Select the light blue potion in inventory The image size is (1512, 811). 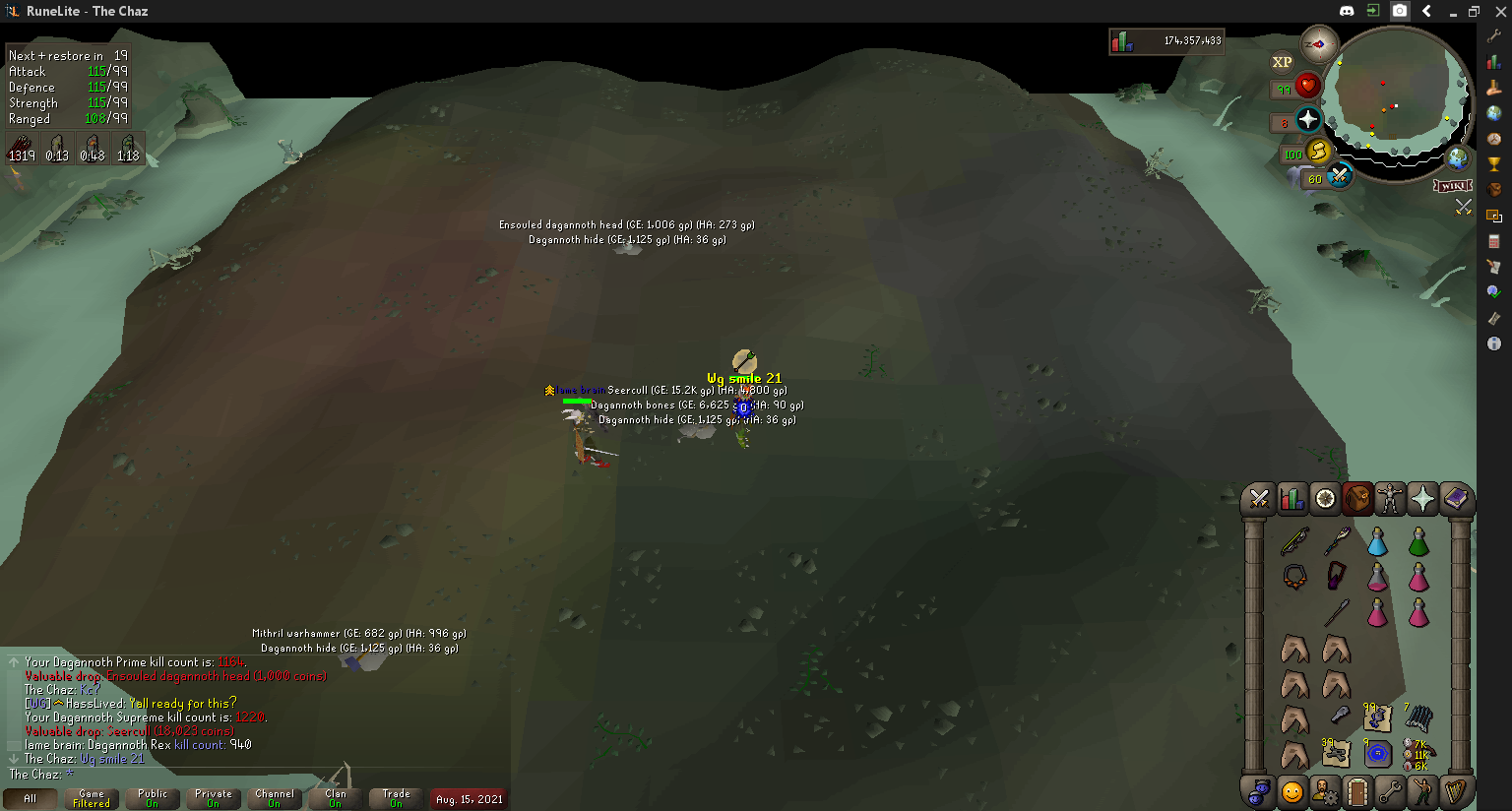point(1377,541)
